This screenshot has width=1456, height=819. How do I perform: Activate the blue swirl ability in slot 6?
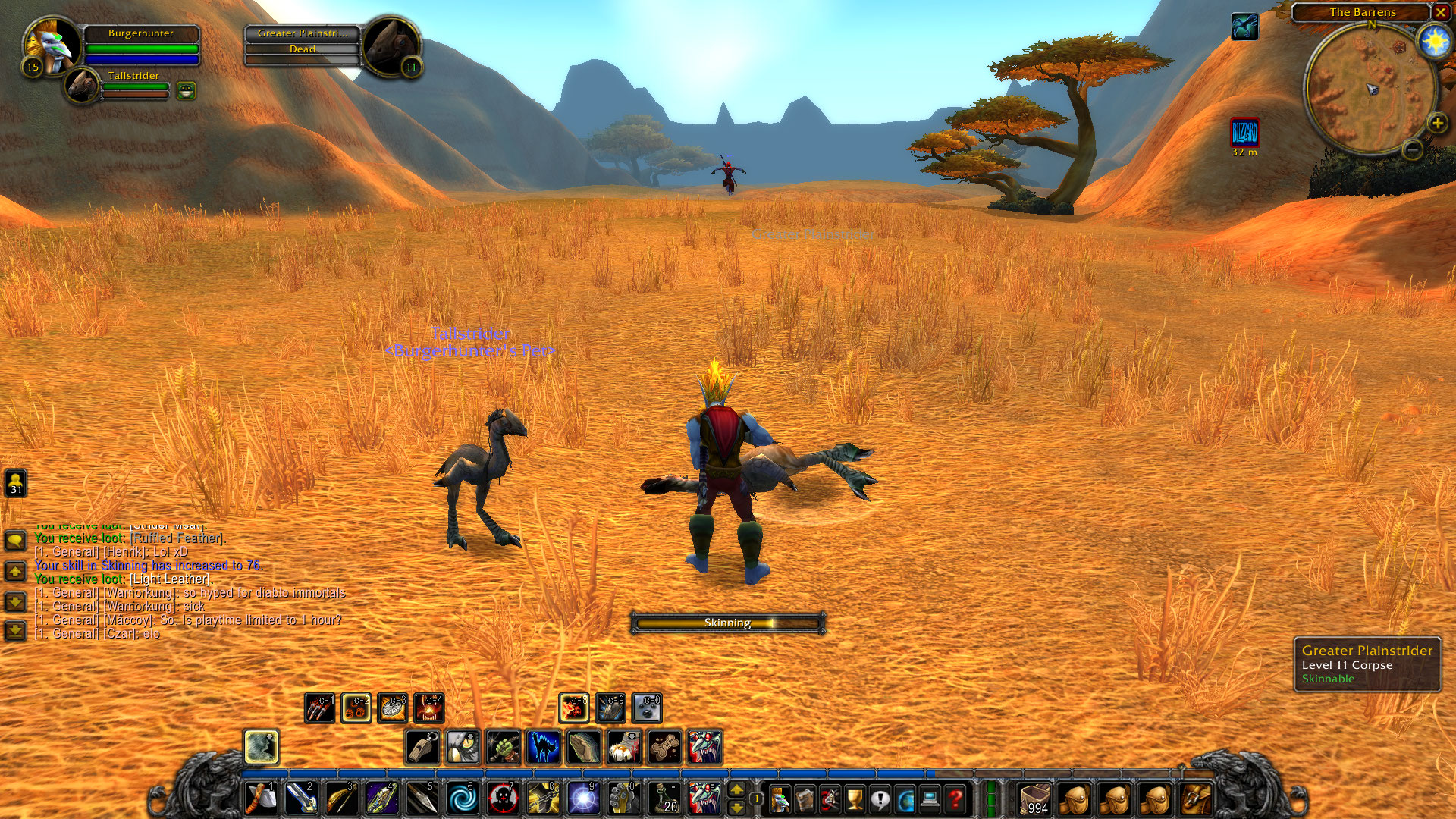(x=462, y=799)
